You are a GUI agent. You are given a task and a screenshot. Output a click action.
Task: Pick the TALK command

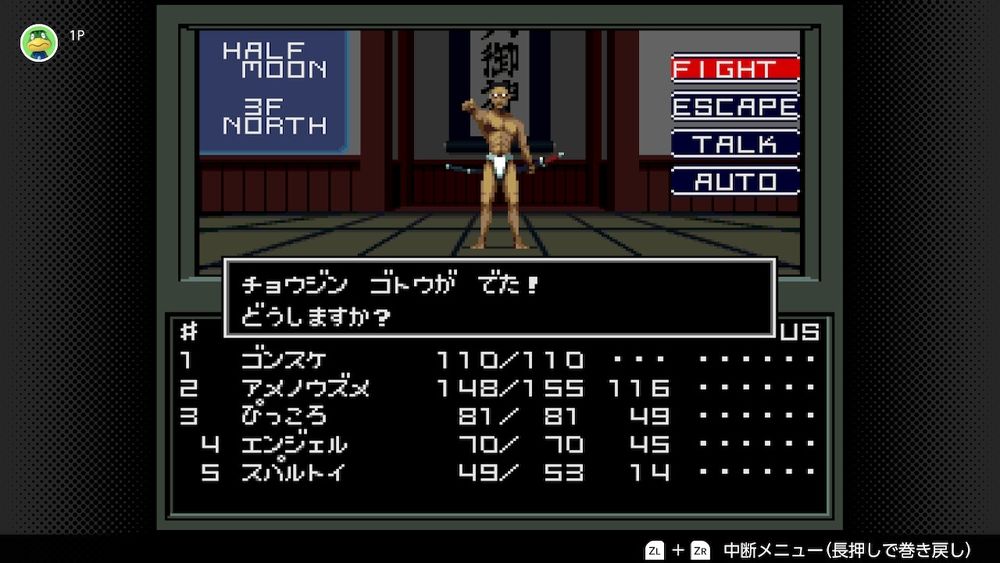pos(735,144)
